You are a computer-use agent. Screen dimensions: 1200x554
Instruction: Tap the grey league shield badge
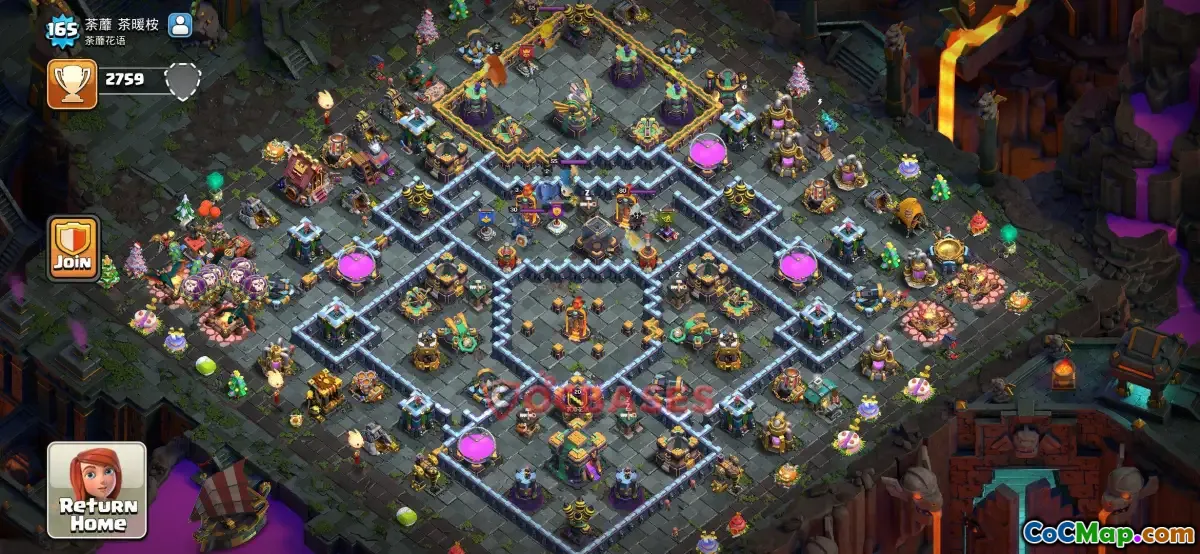click(x=183, y=79)
